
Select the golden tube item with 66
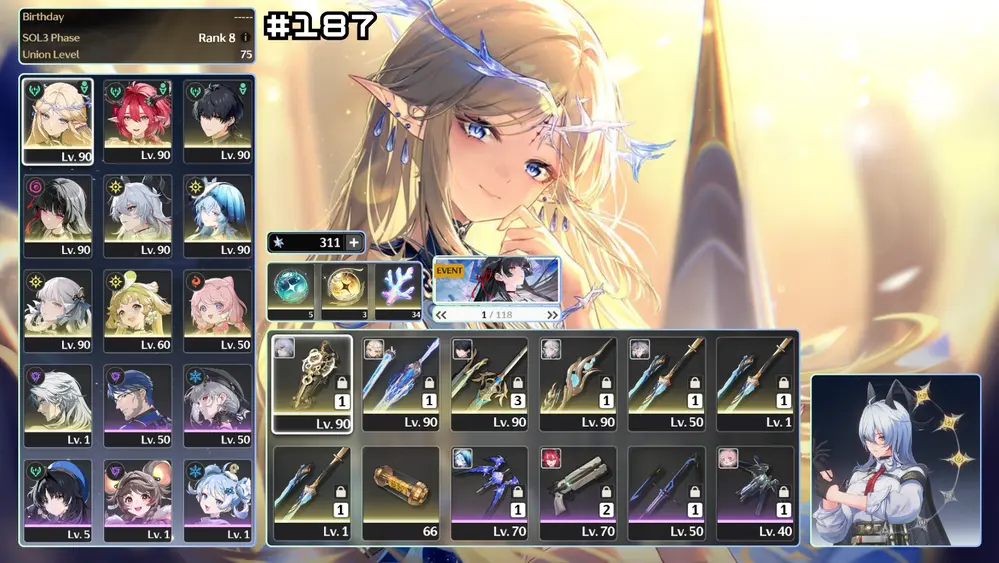400,493
